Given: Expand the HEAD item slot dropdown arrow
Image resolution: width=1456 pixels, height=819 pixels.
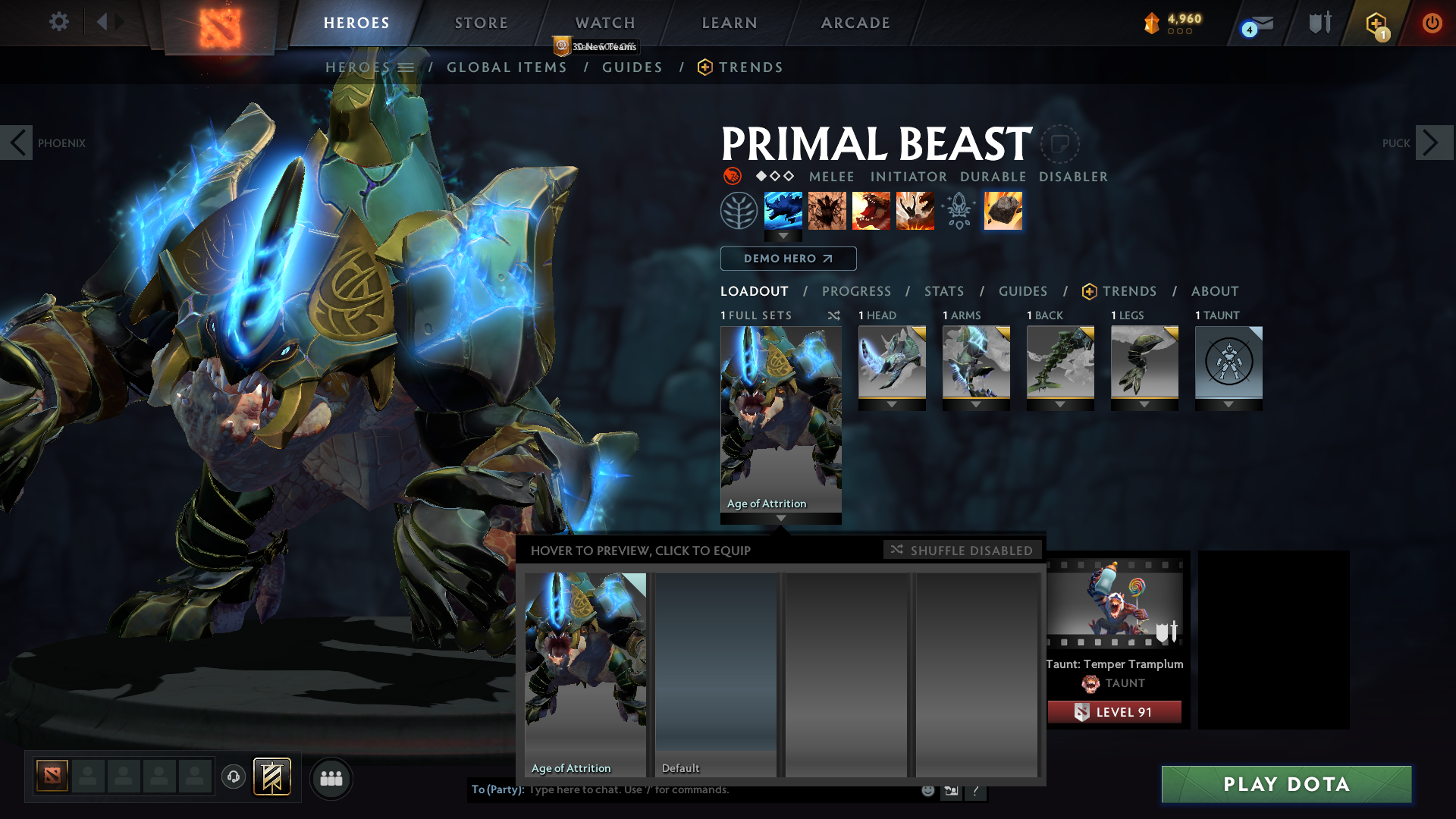Looking at the screenshot, I should pos(892,404).
